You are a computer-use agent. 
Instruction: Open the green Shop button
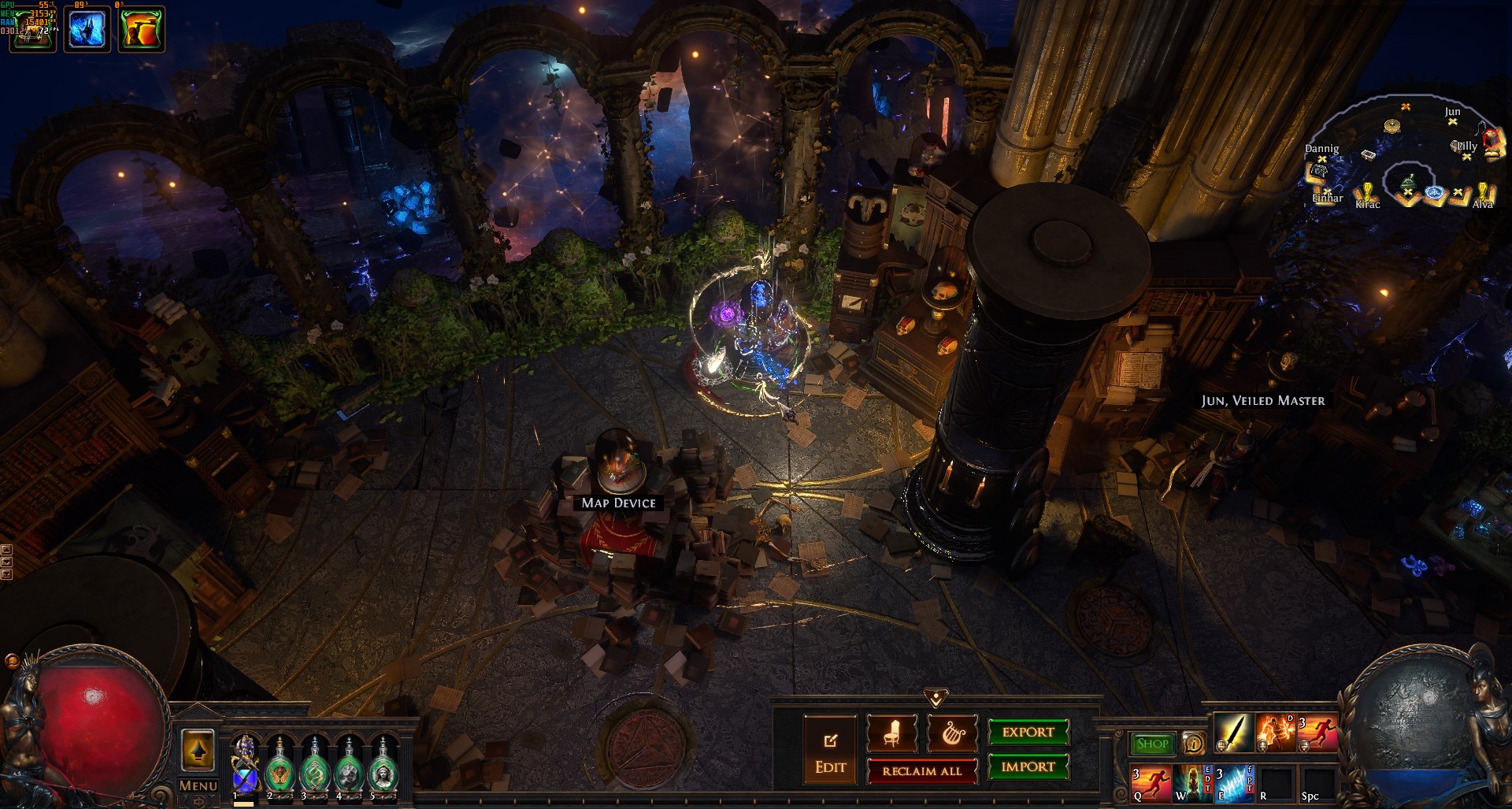pos(1152,744)
